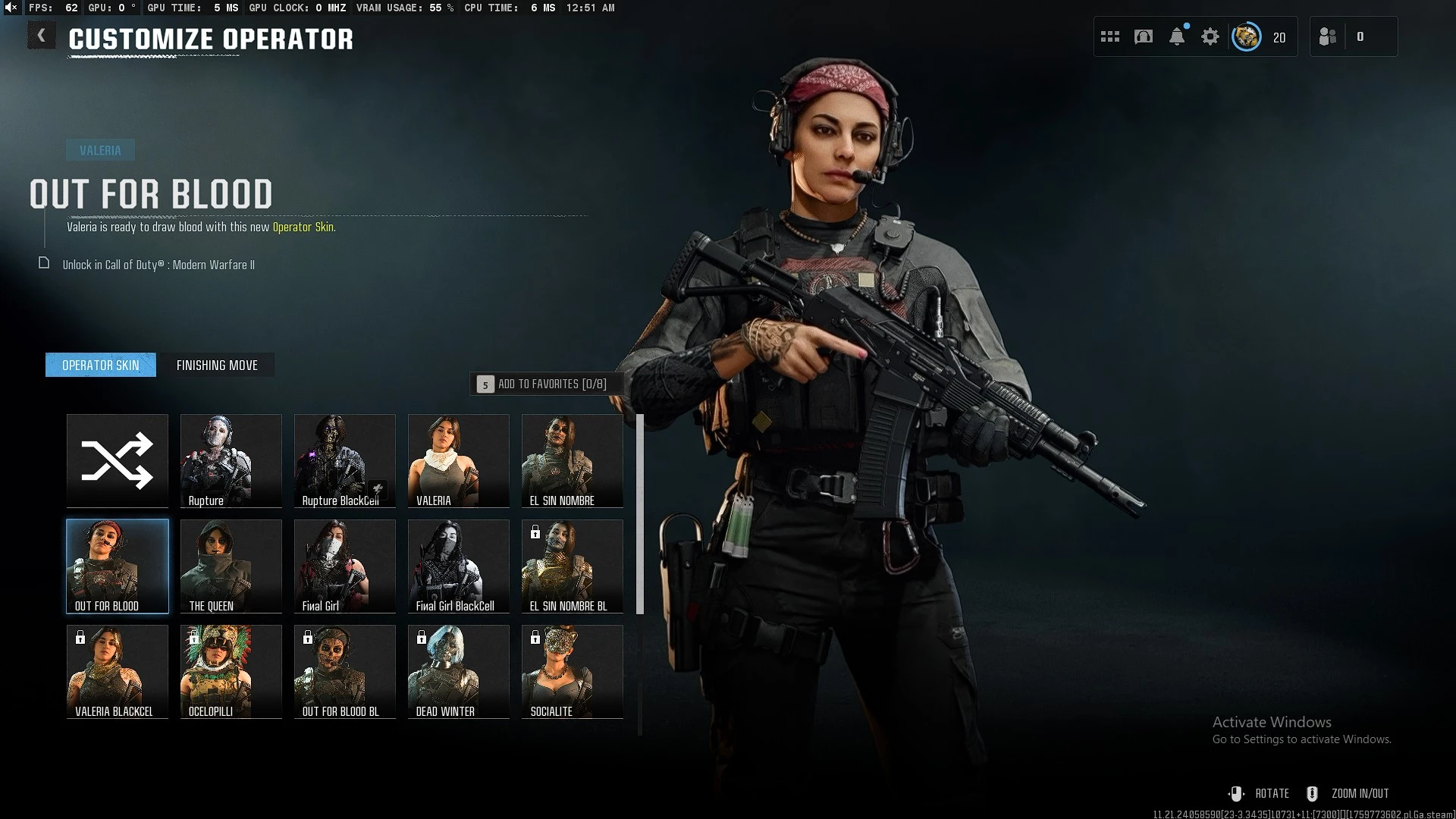Viewport: 1456px width, 819px height.
Task: Choose the DEAD WINTER skin
Action: point(459,671)
